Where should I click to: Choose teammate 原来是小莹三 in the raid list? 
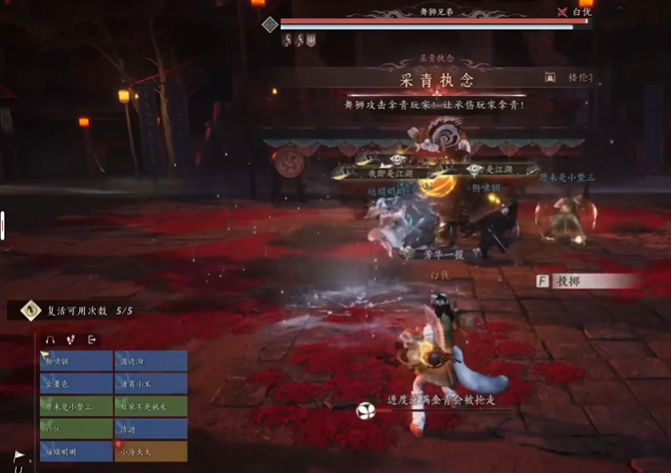point(76,406)
